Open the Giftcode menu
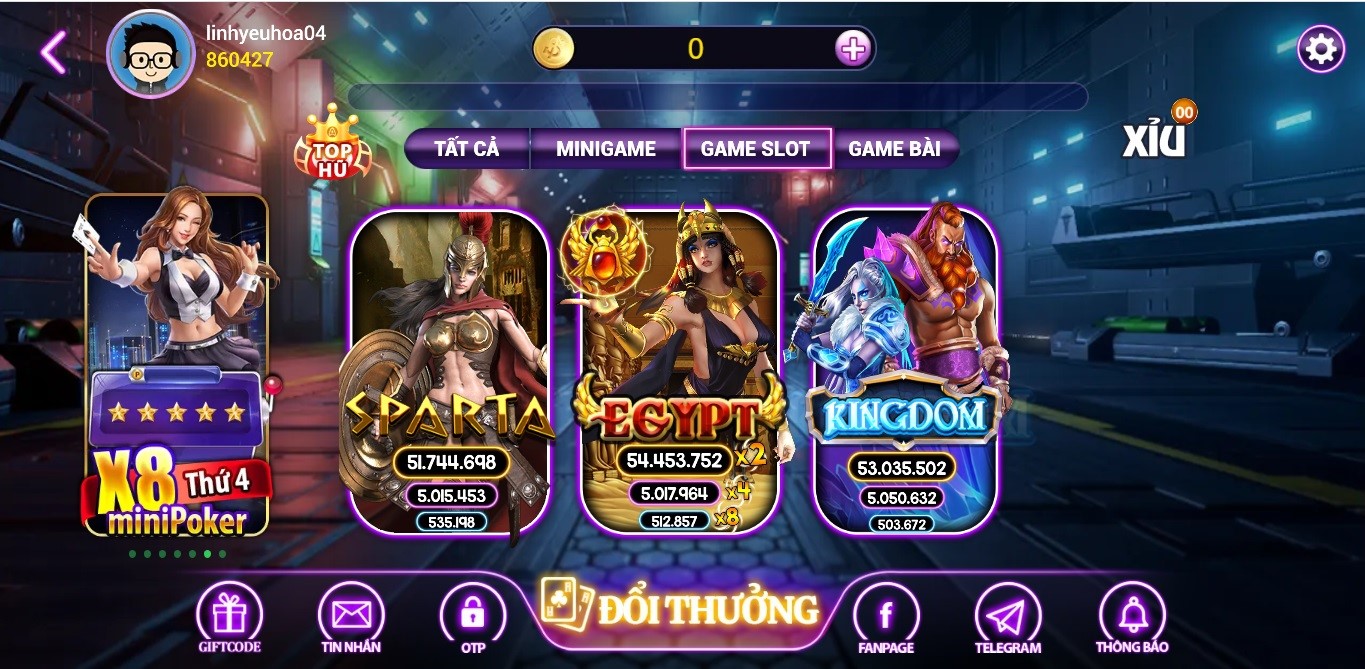The image size is (1365, 669). click(x=229, y=617)
